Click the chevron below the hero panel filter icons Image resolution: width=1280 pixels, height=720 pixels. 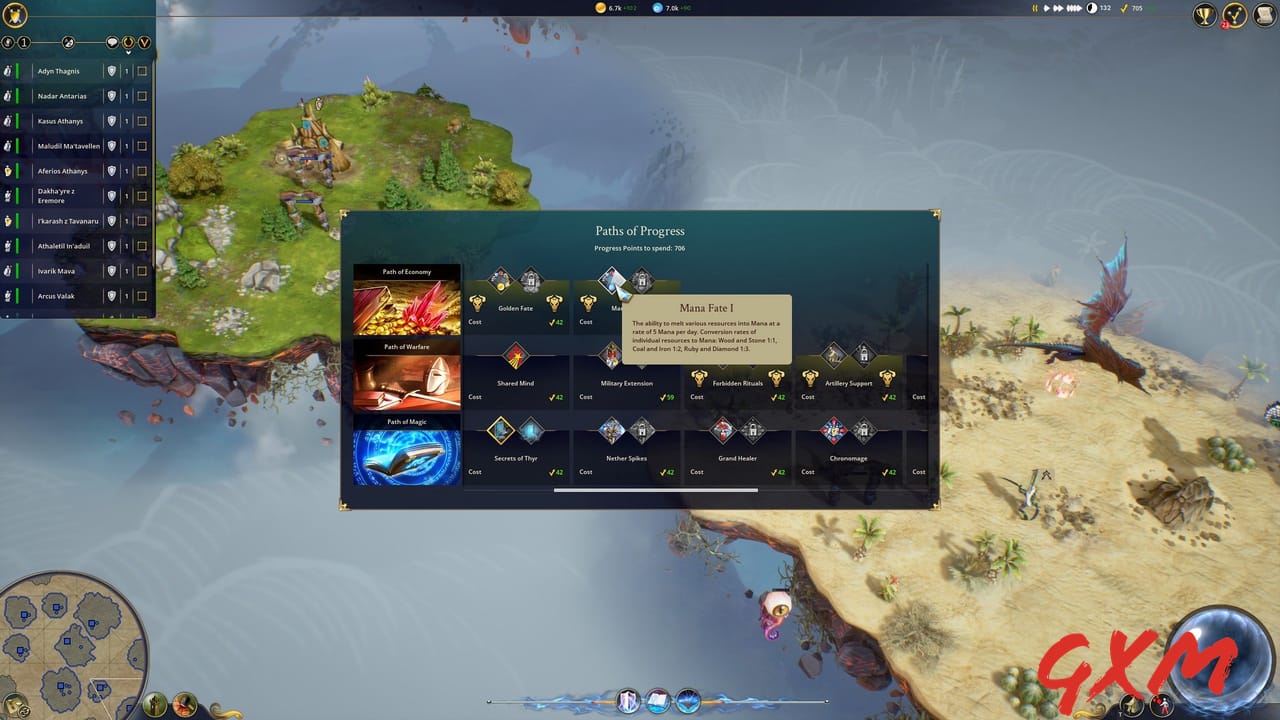point(128,52)
